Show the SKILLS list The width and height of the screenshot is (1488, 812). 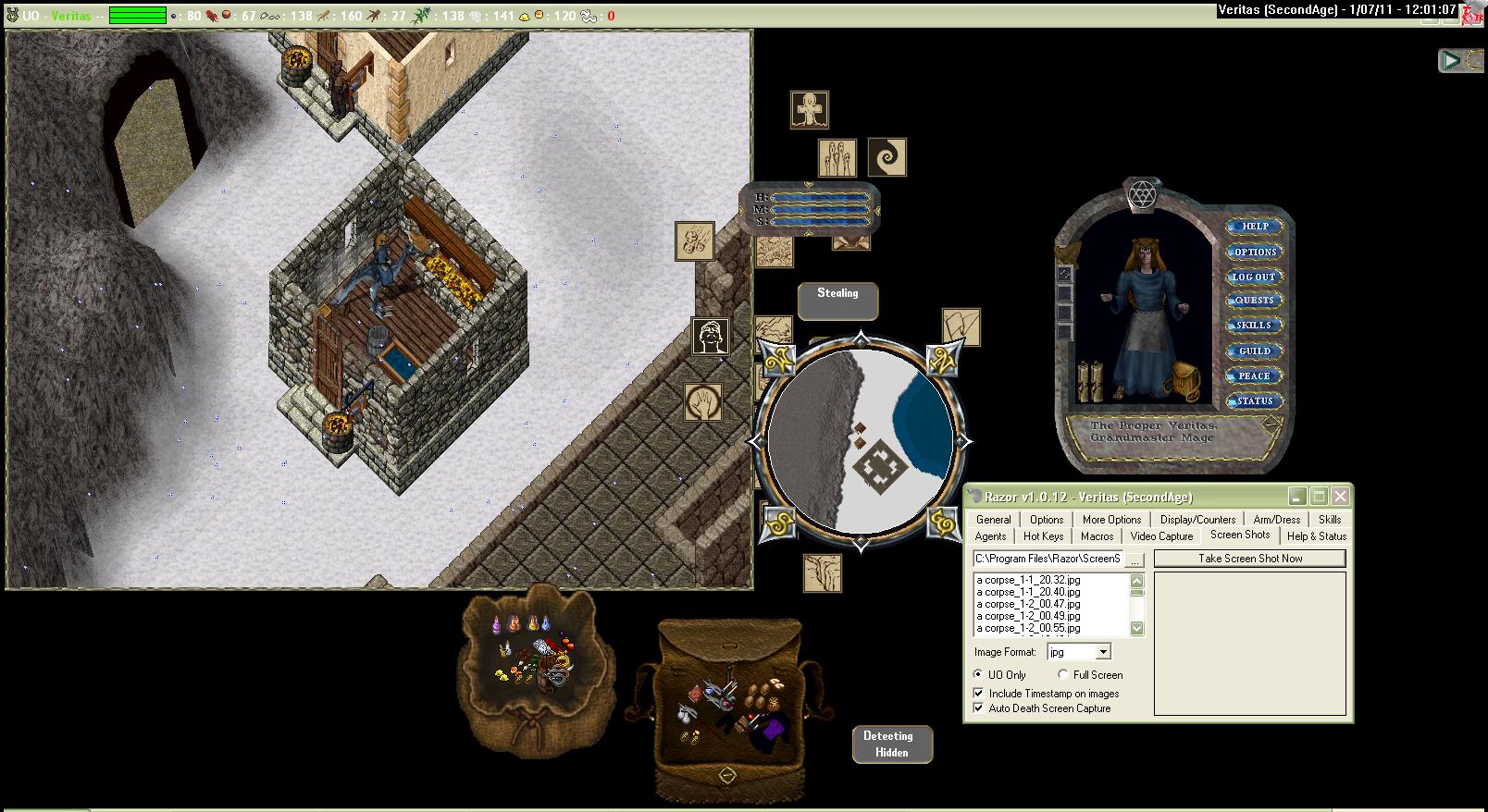click(1254, 326)
